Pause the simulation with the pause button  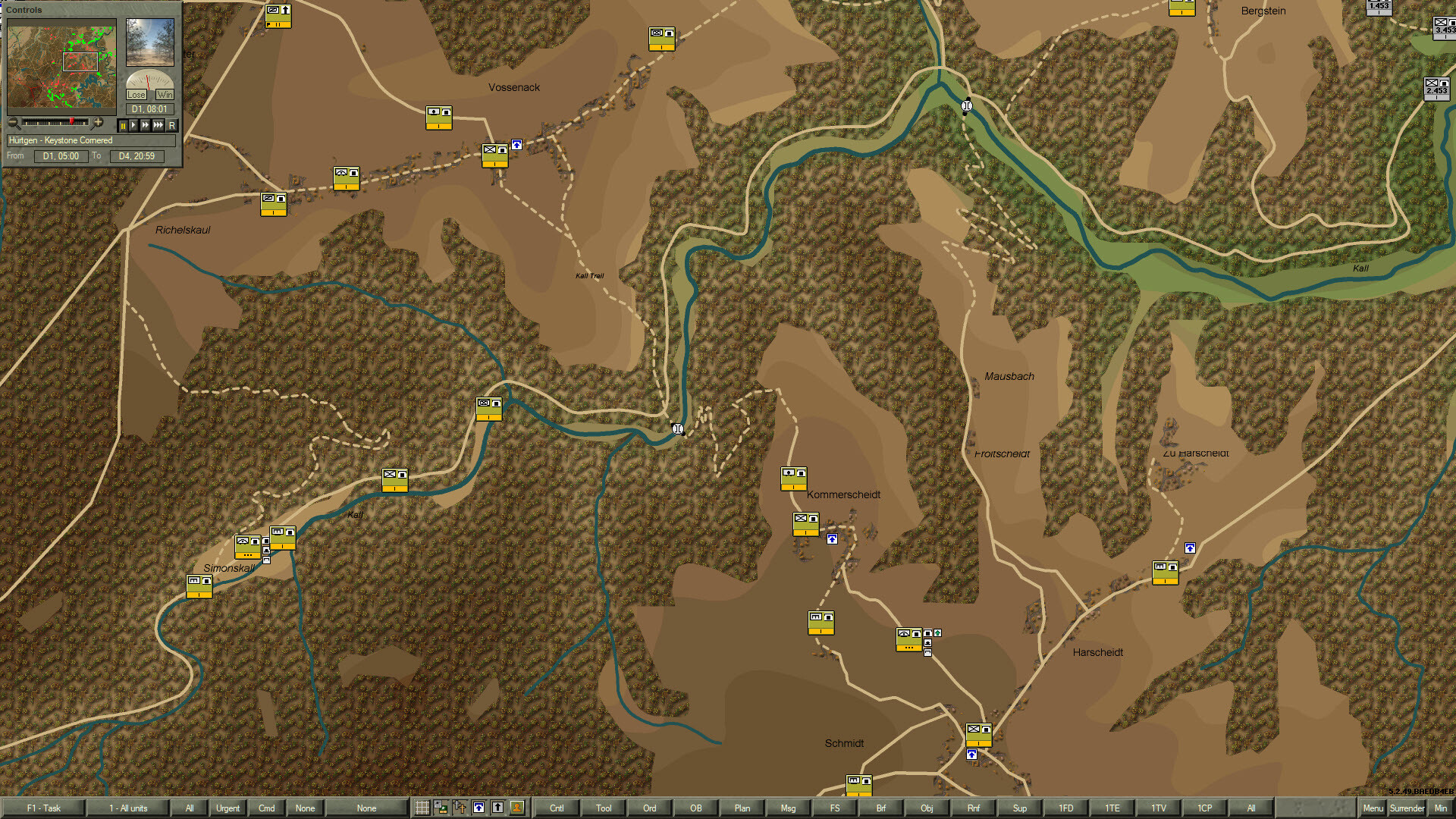pyautogui.click(x=122, y=124)
